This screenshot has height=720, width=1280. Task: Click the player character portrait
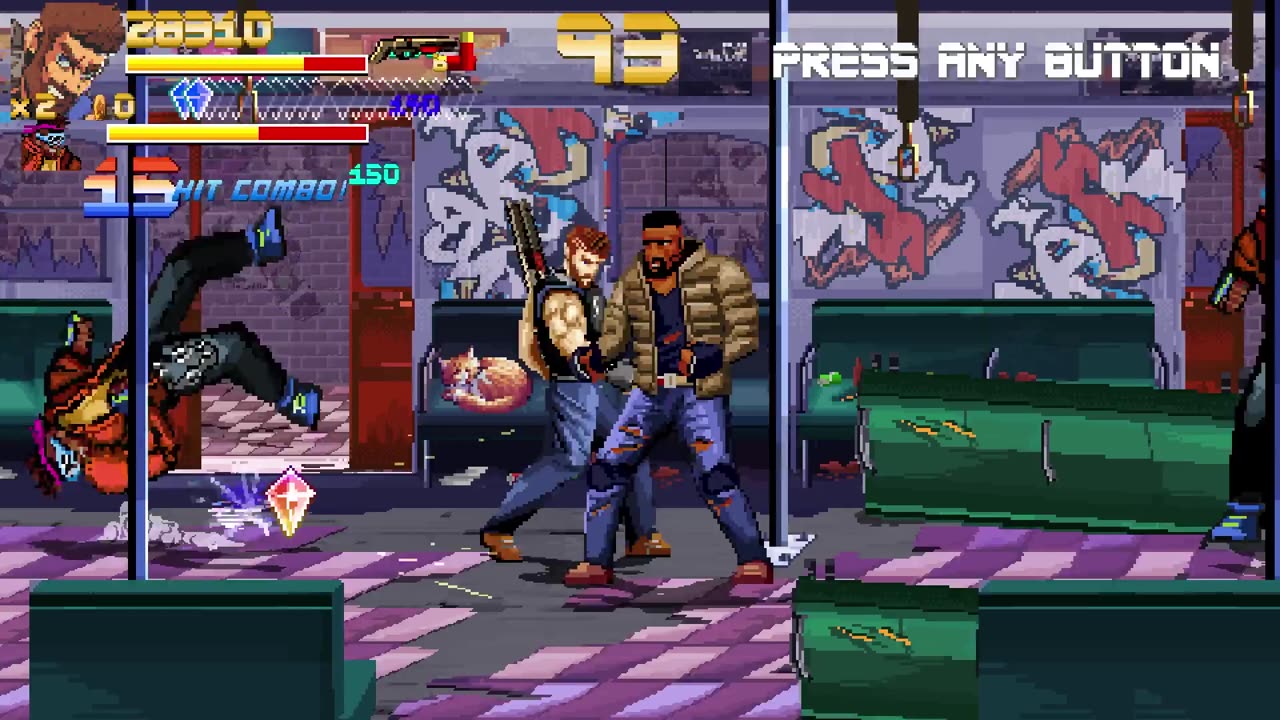coord(62,52)
